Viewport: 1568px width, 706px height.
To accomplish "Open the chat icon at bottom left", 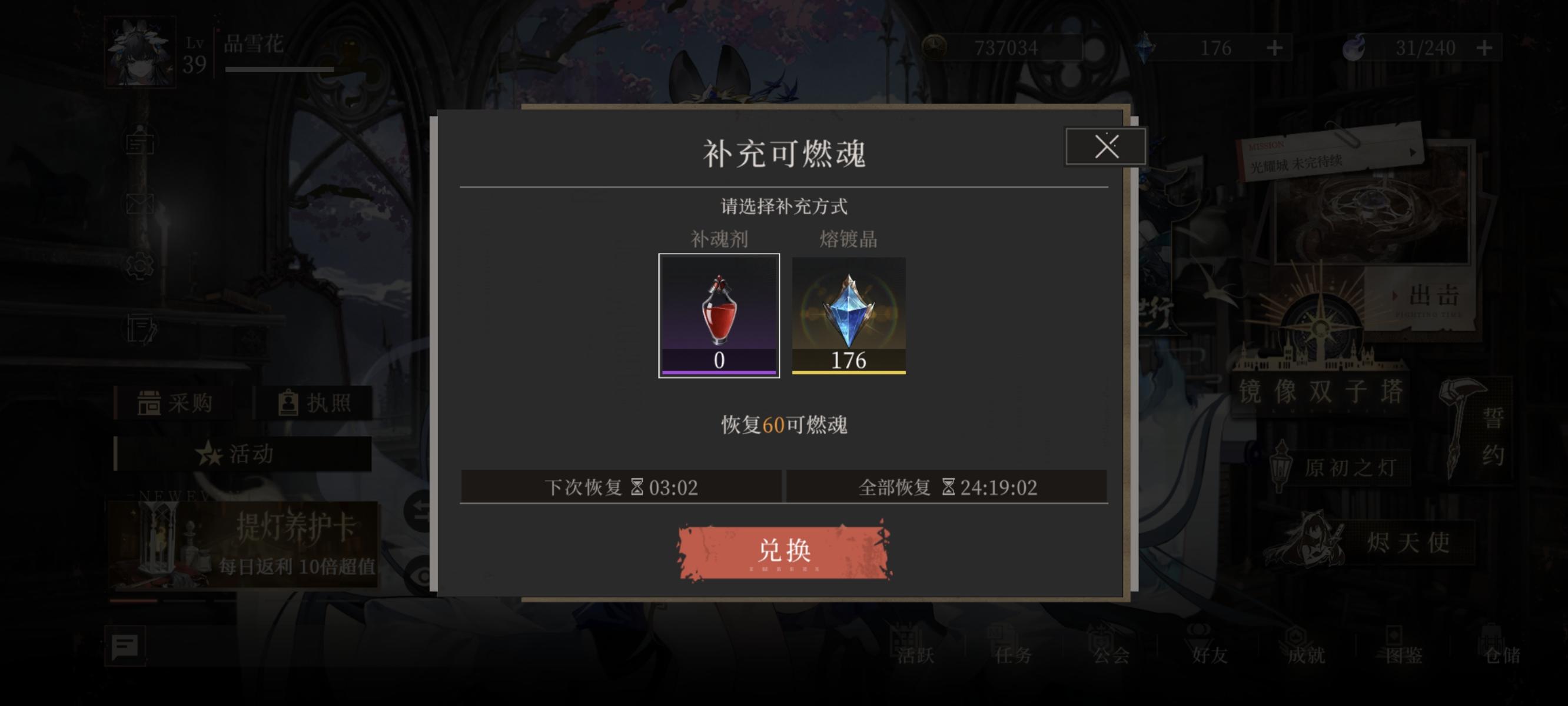I will coord(126,647).
